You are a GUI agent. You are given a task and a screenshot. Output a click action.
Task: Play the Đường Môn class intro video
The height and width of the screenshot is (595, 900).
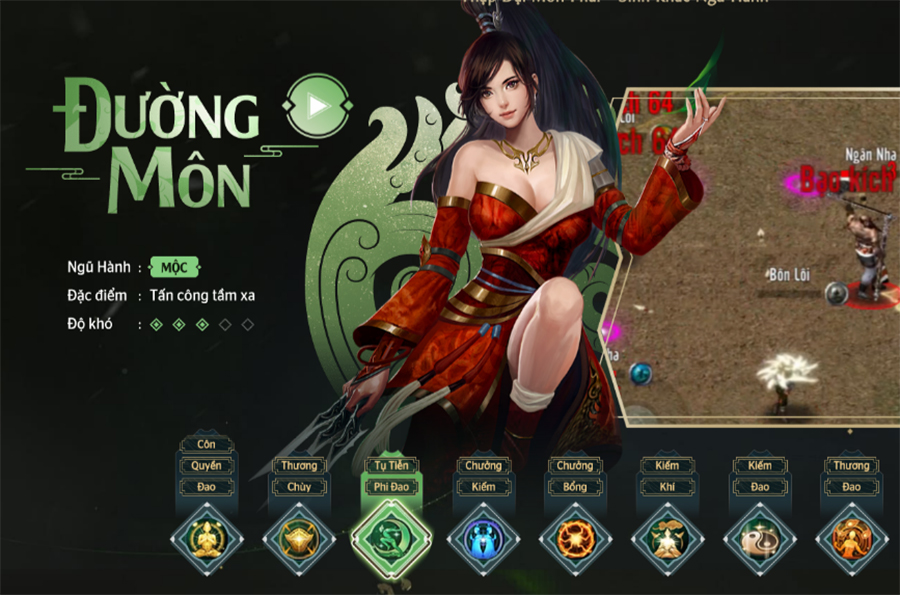[316, 105]
